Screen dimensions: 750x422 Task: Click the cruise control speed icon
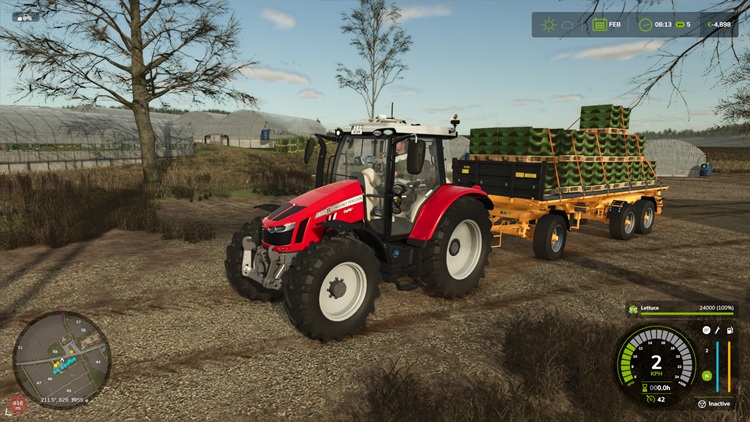tap(650, 398)
